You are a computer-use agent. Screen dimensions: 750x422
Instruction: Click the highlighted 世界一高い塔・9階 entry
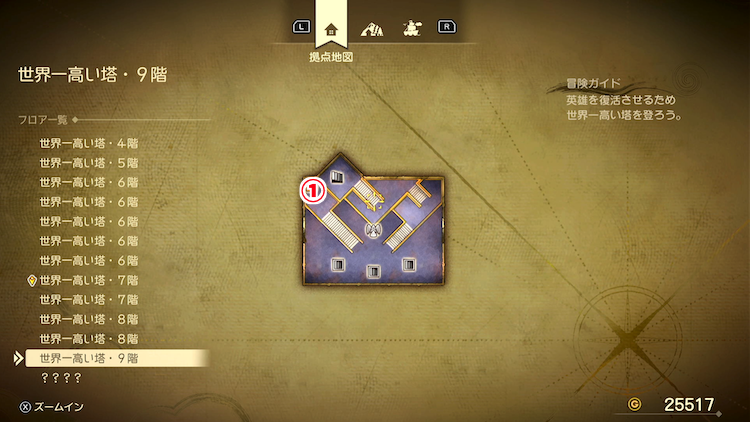tap(89, 358)
